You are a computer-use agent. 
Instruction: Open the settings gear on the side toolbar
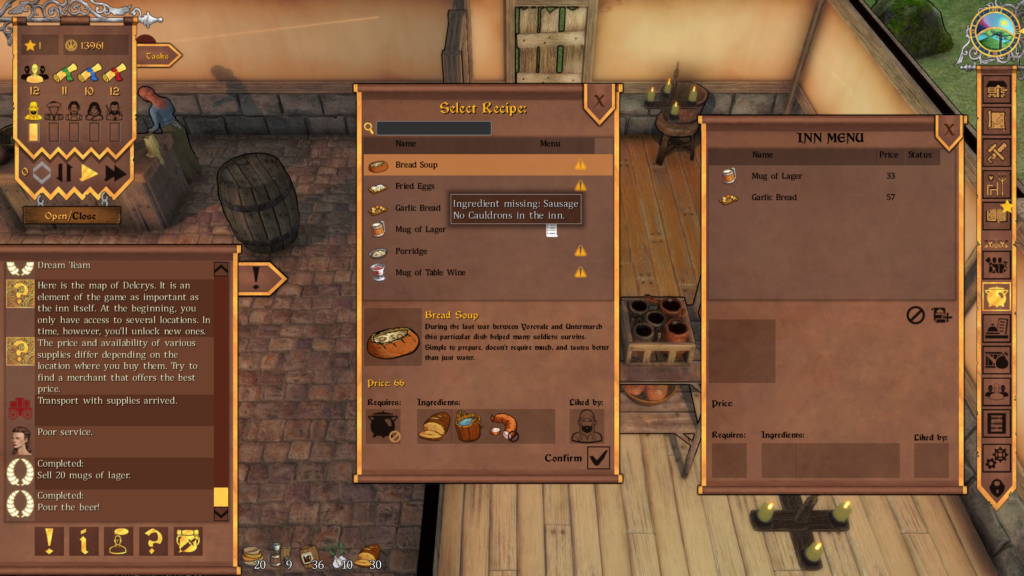[x=996, y=457]
